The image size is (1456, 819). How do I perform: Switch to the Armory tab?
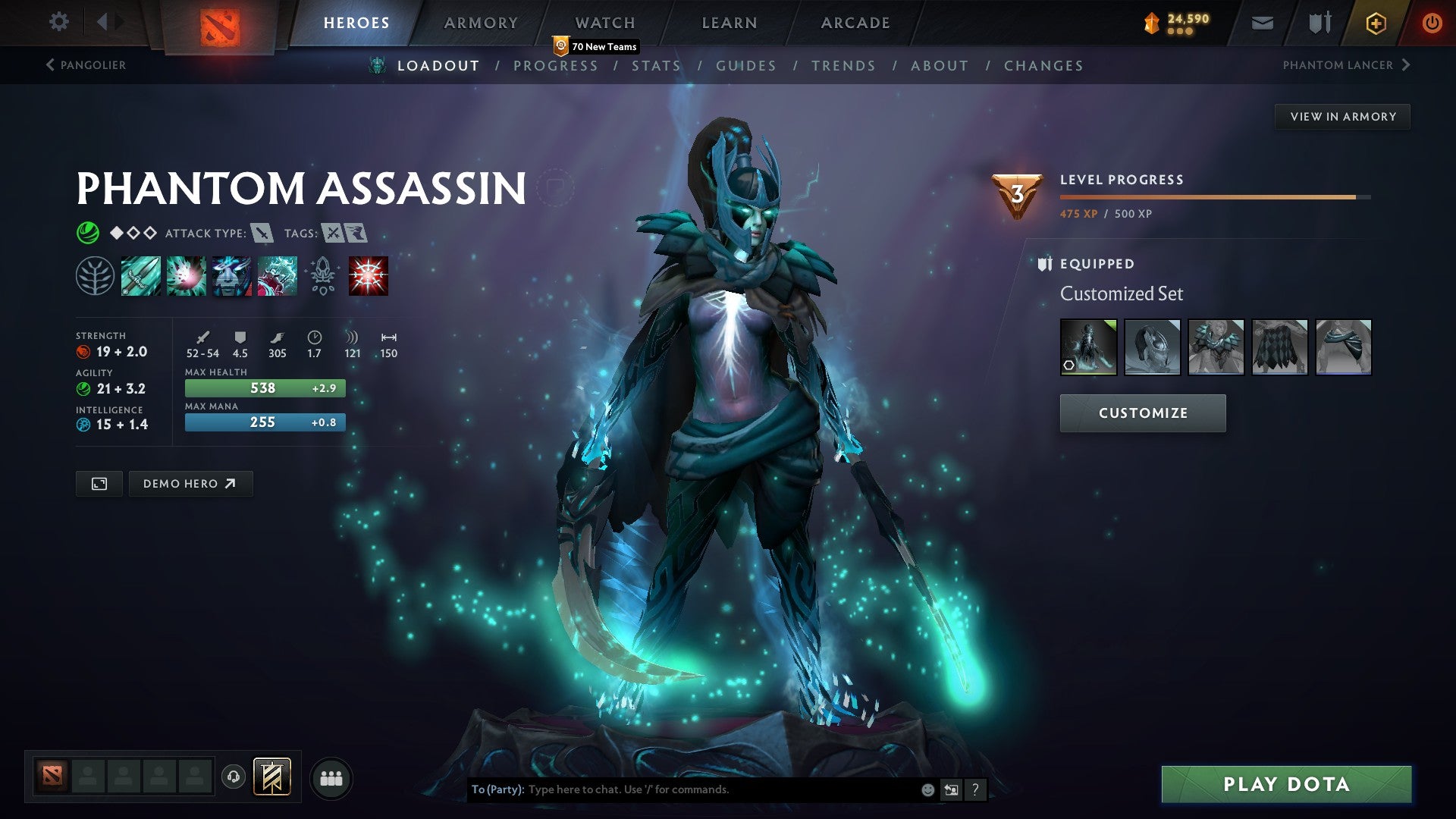tap(481, 23)
